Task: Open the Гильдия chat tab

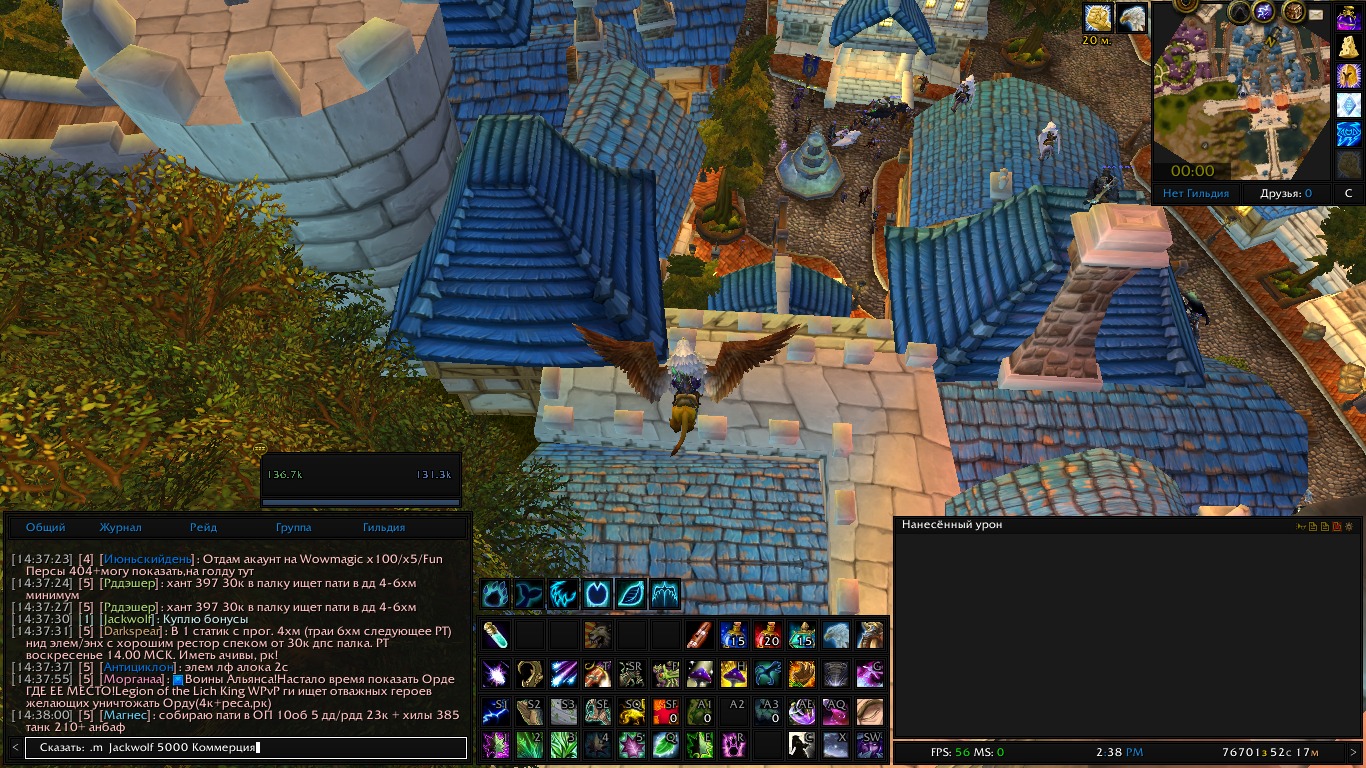Action: click(384, 527)
